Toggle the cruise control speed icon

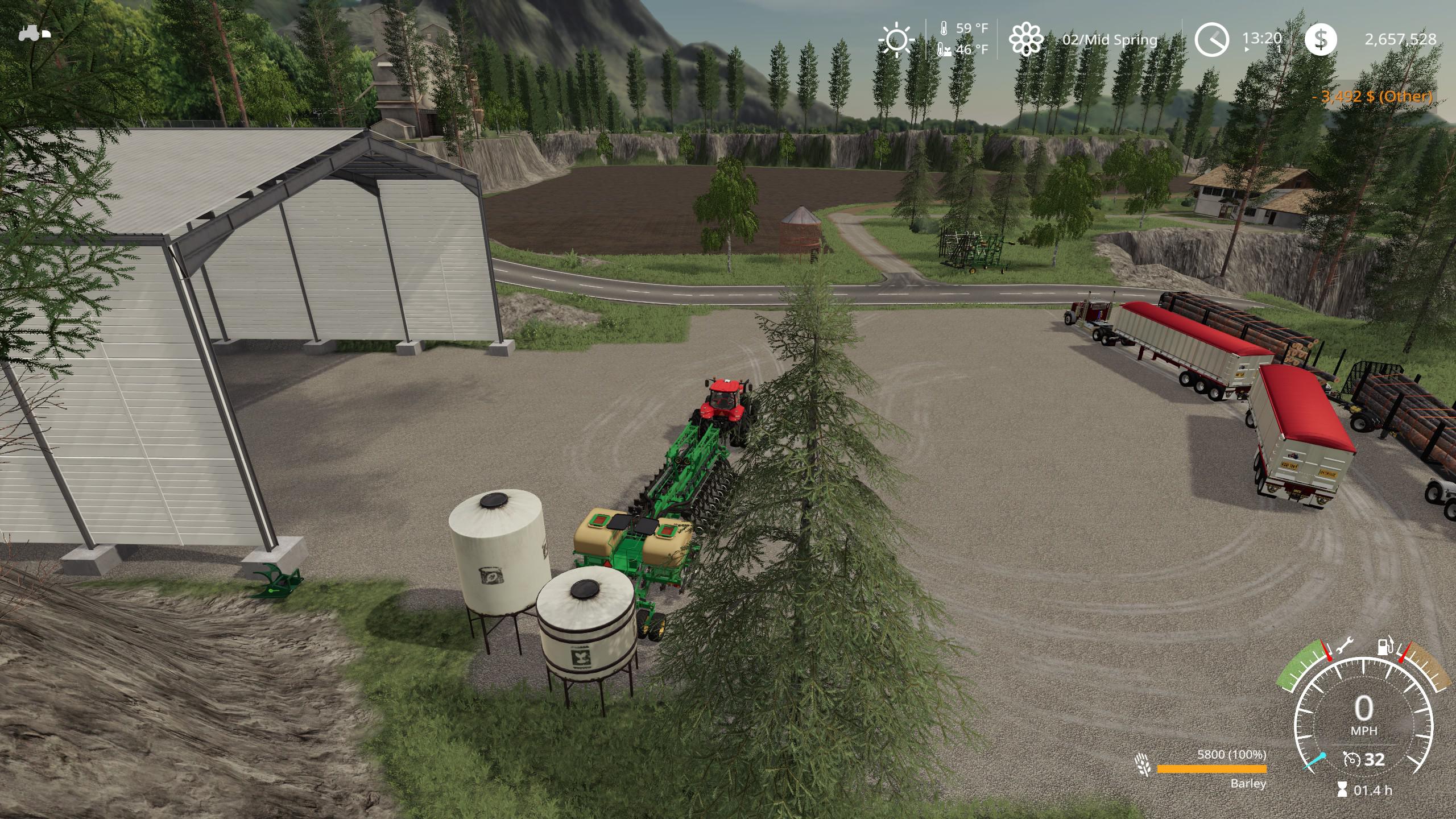pyautogui.click(x=1351, y=759)
